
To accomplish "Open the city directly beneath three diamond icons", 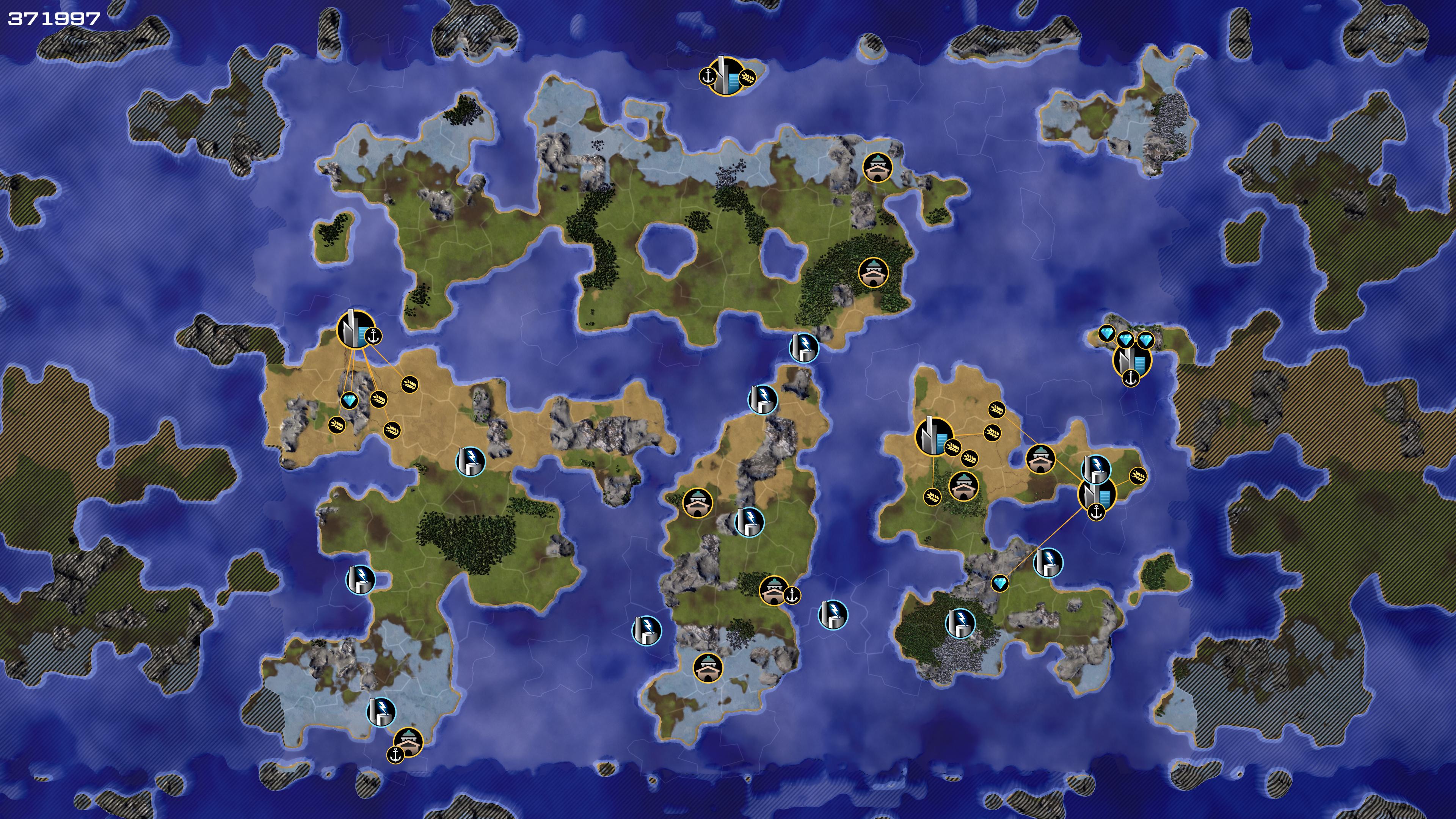I will tap(1131, 361).
